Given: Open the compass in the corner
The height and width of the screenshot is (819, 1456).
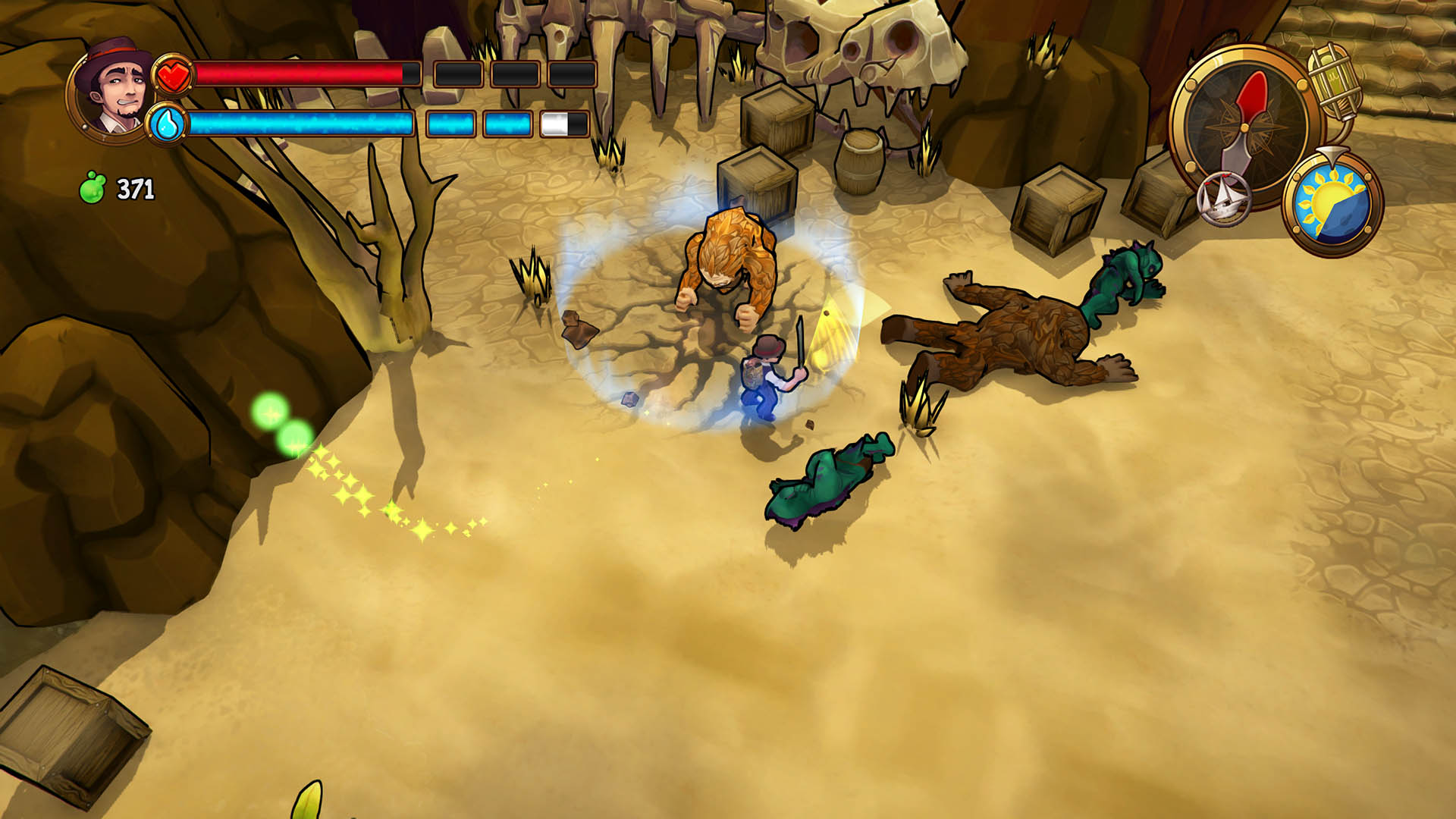Looking at the screenshot, I should click(1245, 125).
